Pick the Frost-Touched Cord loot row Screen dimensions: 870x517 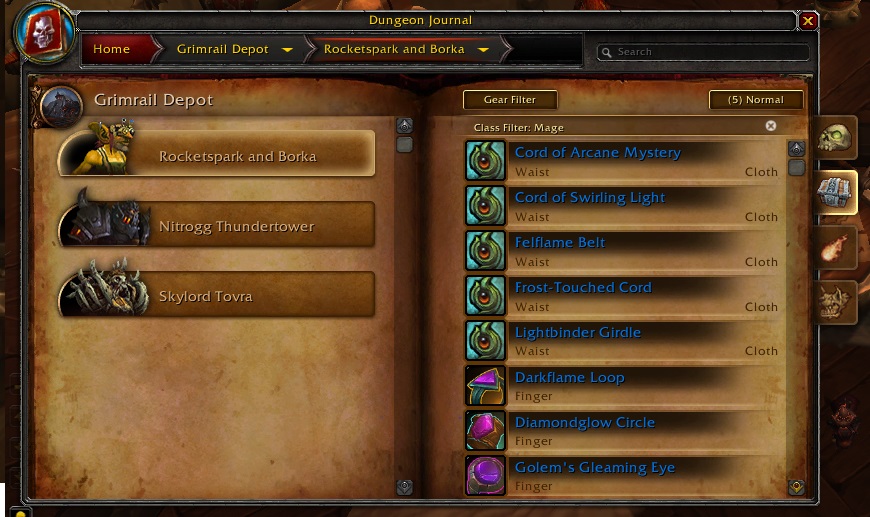(x=582, y=288)
